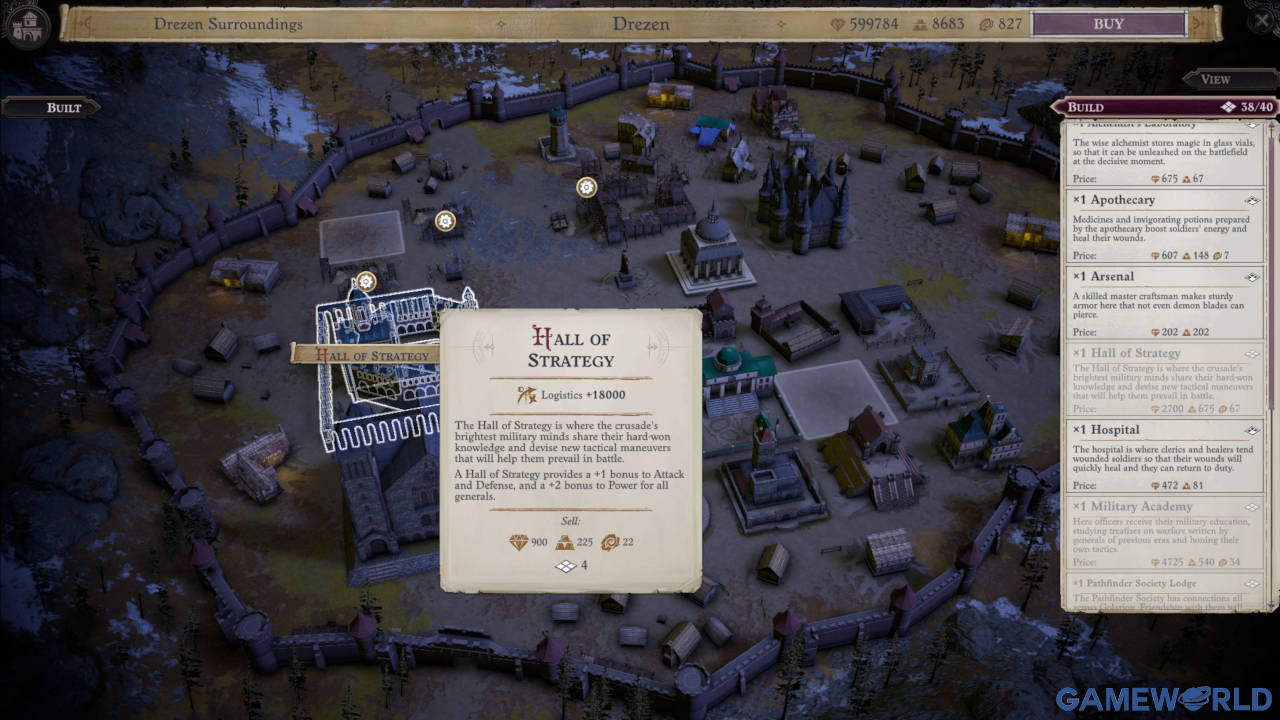Pick the Hospital build entry
1280x720 pixels.
(x=1165, y=454)
